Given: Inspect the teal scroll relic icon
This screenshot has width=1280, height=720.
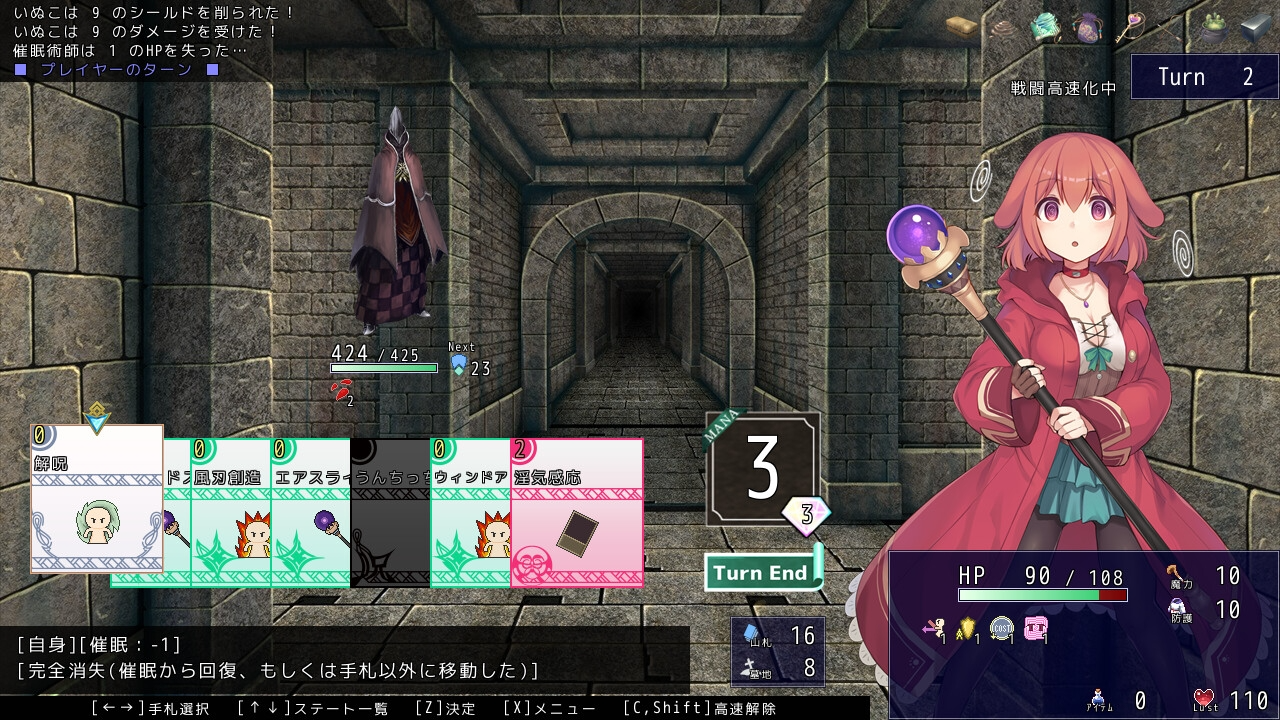Looking at the screenshot, I should [x=1046, y=27].
